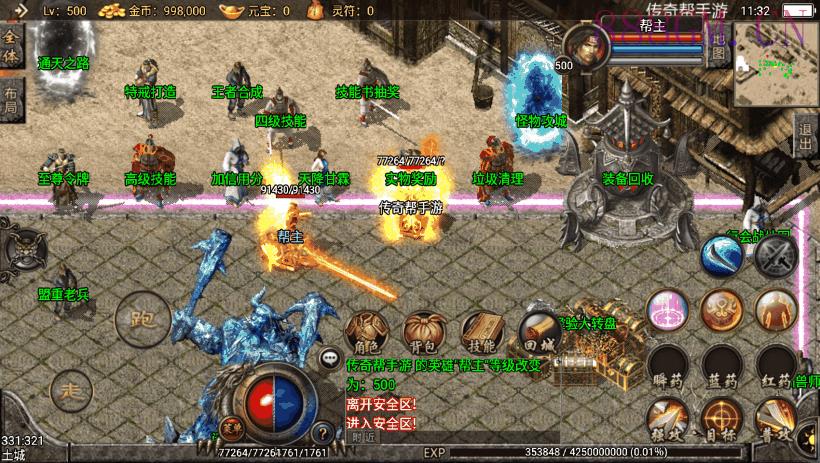Use the 回城 return-to-town scroll
This screenshot has width=820, height=463.
coord(537,332)
